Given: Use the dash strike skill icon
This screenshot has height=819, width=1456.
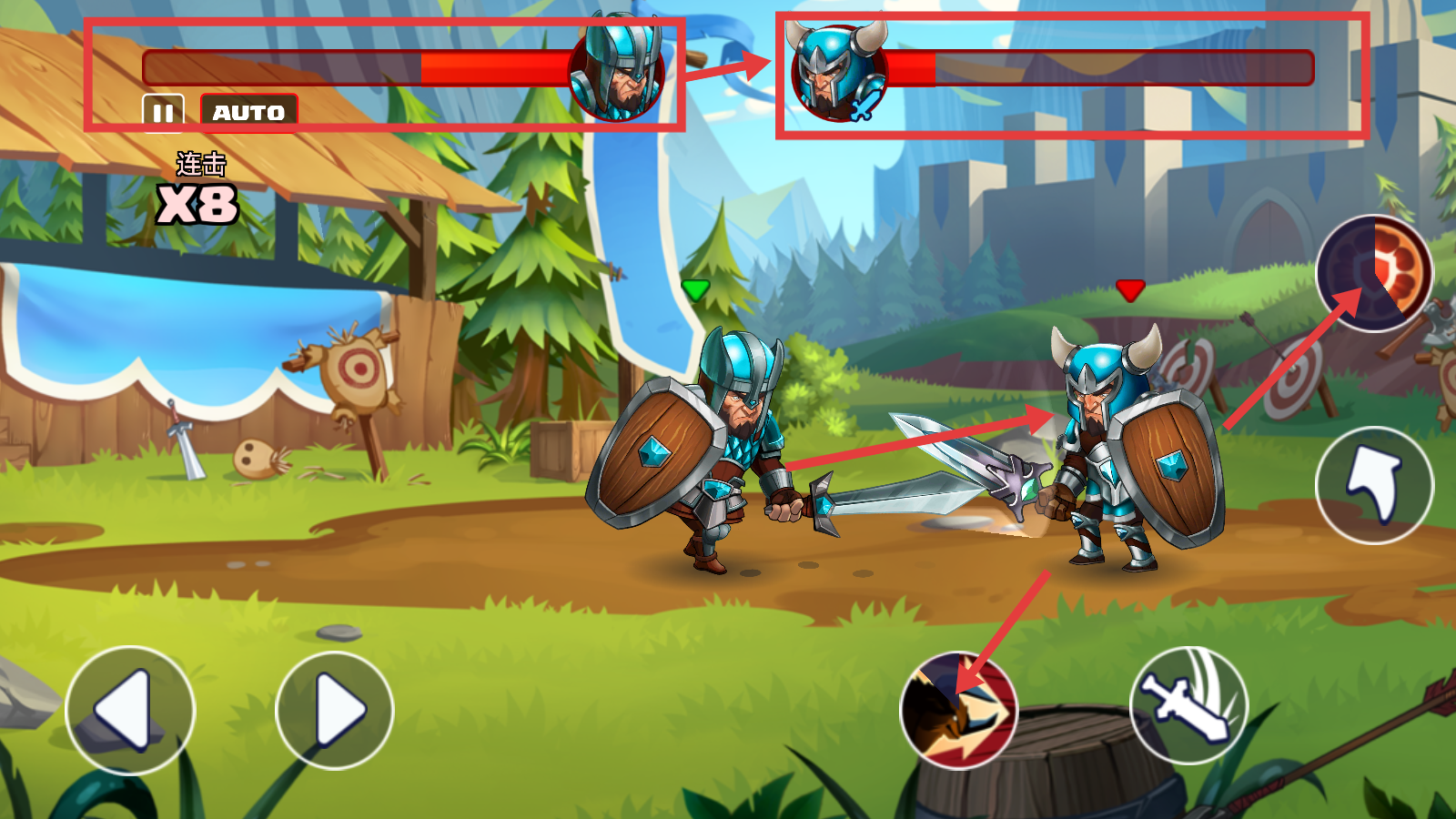Looking at the screenshot, I should [x=958, y=711].
